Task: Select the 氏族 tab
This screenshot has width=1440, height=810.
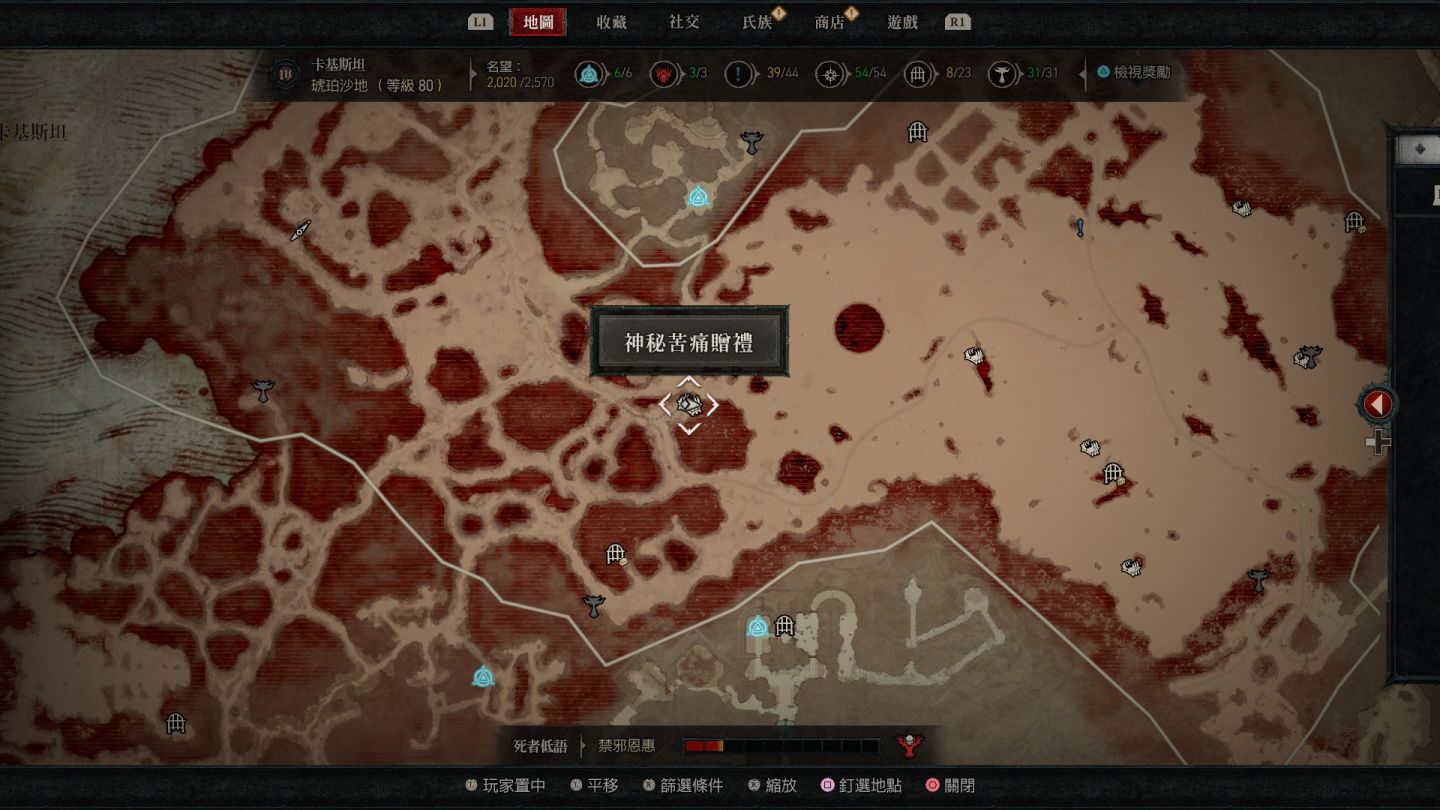Action: tap(757, 22)
